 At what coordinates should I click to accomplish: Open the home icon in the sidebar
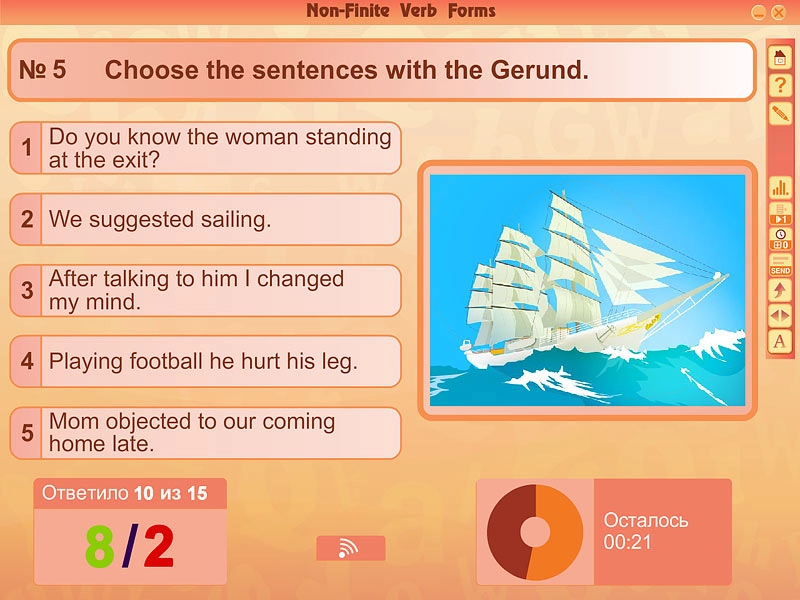(780, 58)
